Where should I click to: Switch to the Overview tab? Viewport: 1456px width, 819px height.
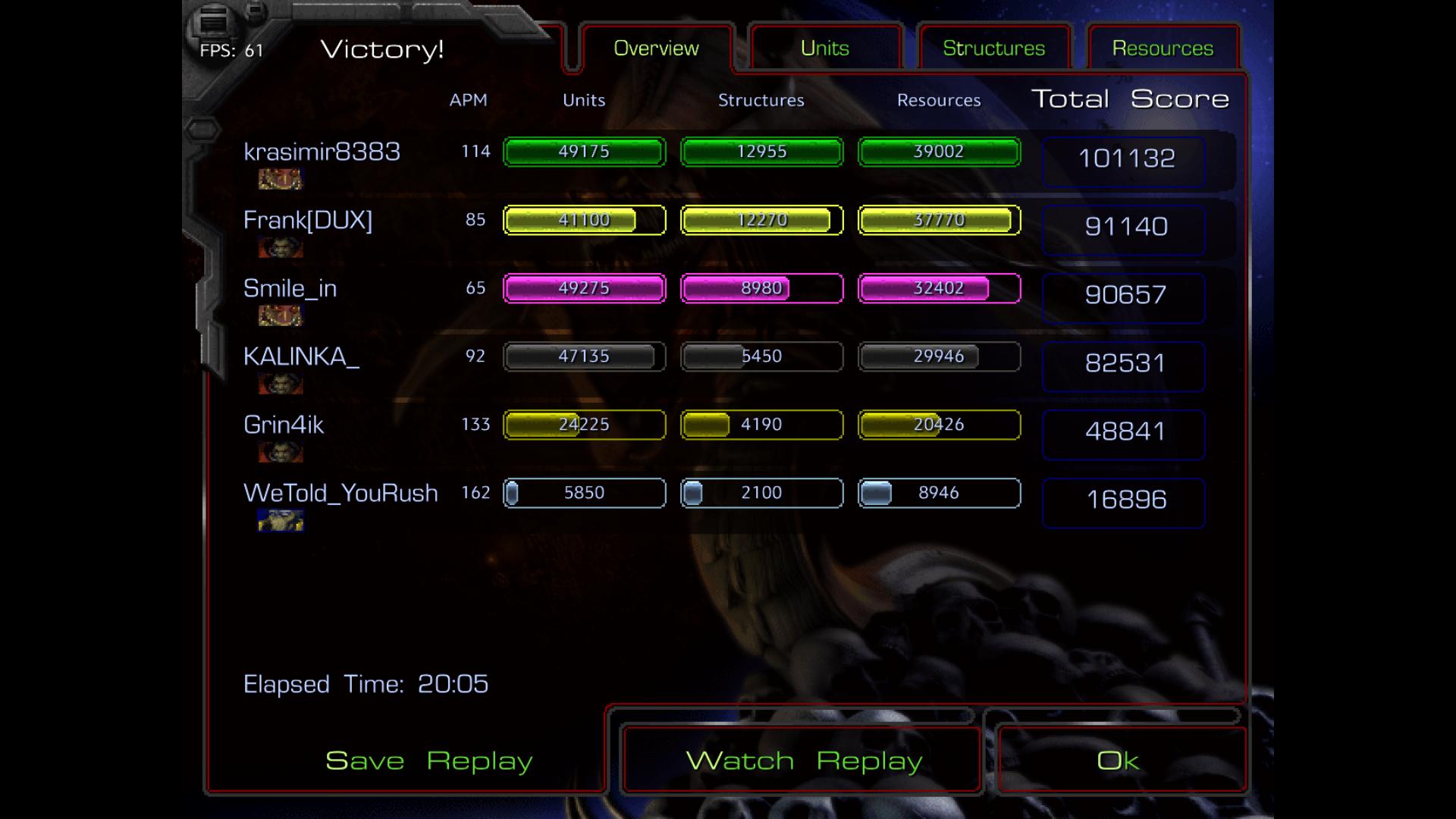[x=656, y=49]
